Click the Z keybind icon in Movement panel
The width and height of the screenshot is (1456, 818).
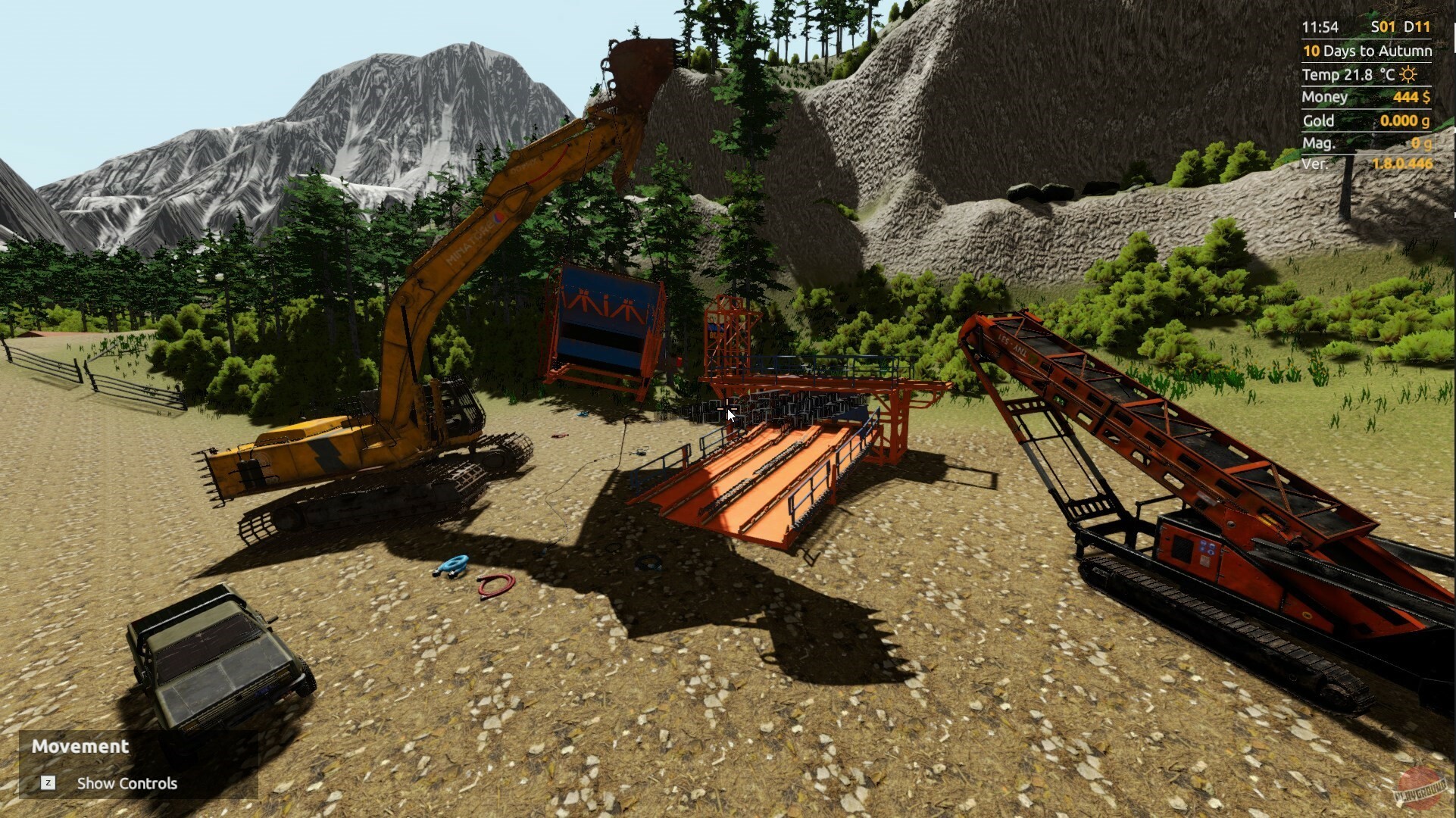[x=48, y=784]
